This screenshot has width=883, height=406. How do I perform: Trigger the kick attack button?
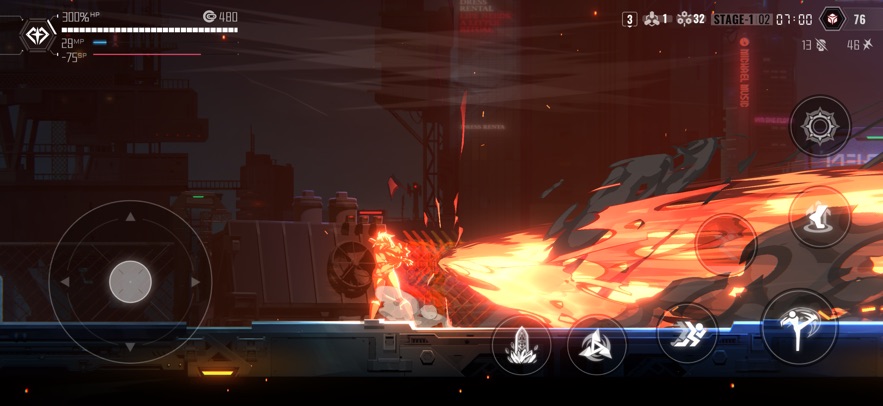pos(798,326)
